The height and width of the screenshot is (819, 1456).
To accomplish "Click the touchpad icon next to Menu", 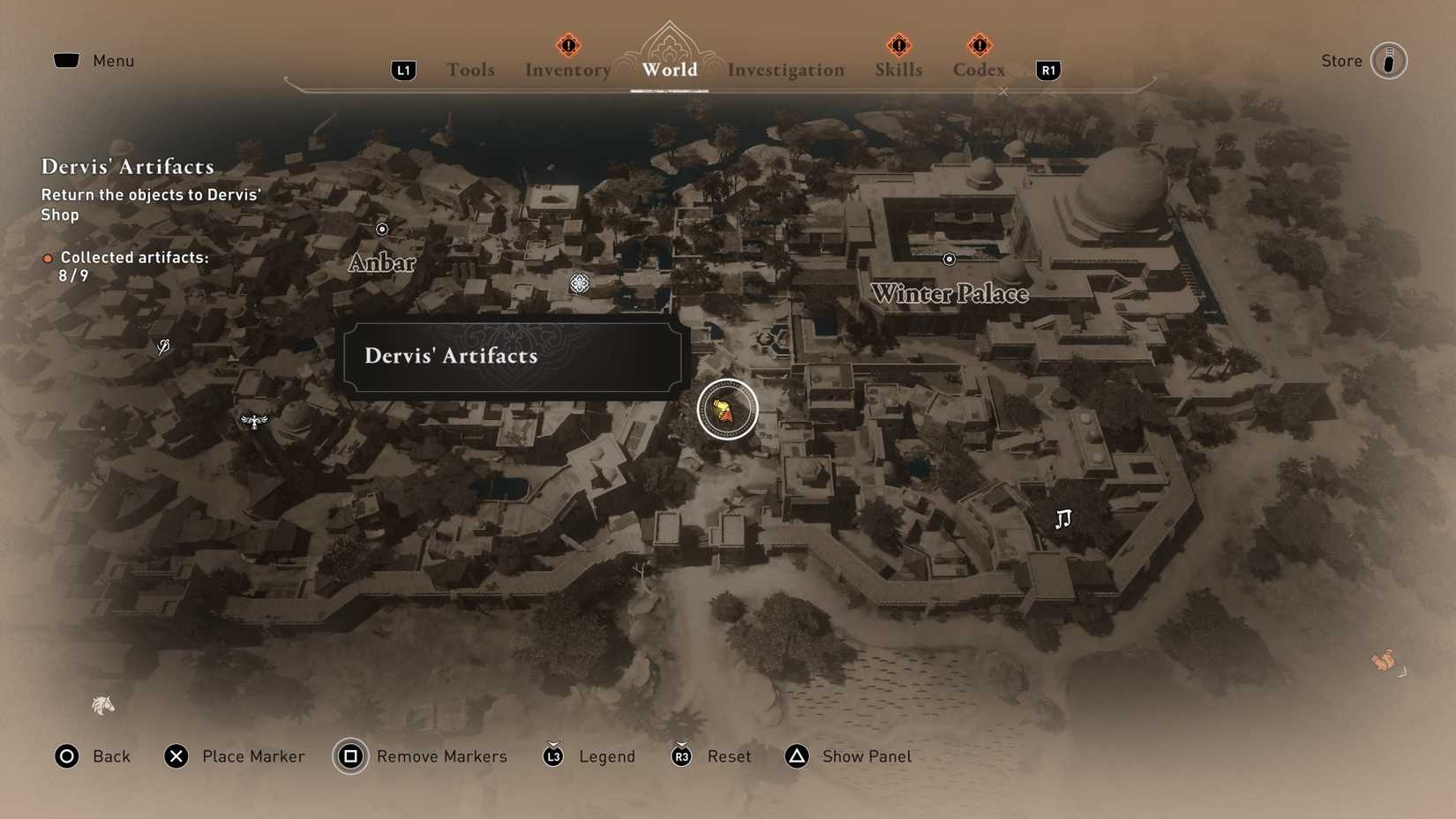I will (66, 60).
